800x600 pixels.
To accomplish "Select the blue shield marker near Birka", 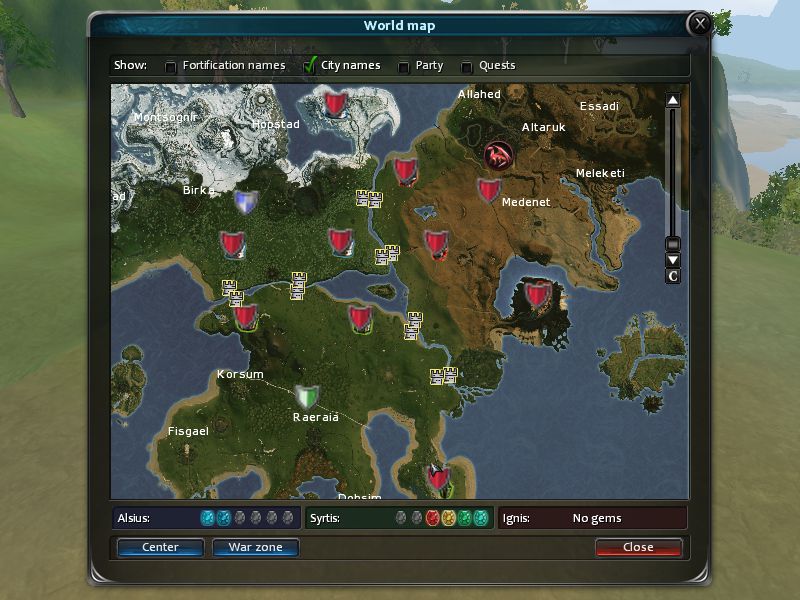I will click(x=245, y=202).
